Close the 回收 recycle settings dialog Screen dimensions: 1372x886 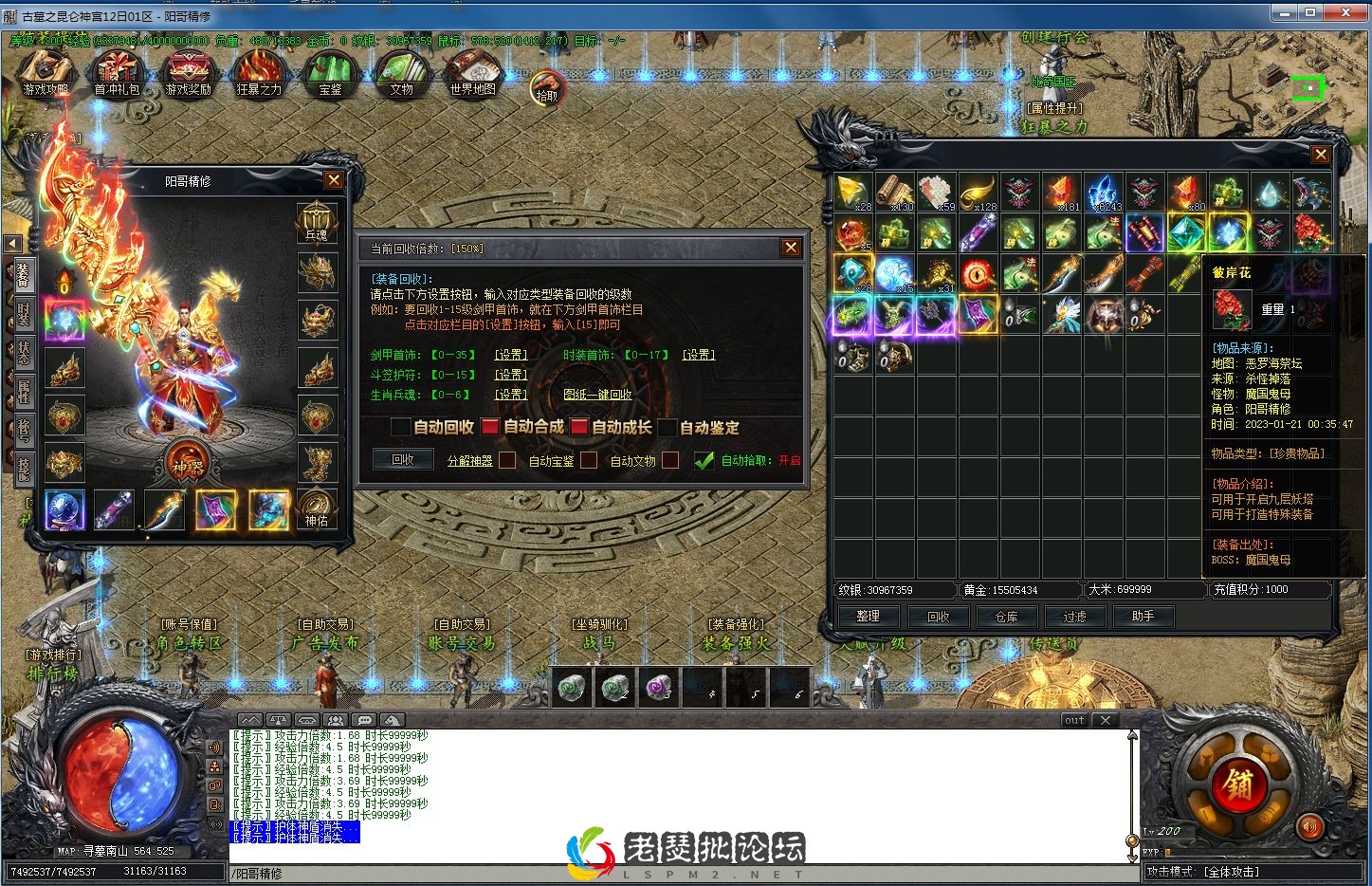pos(791,248)
